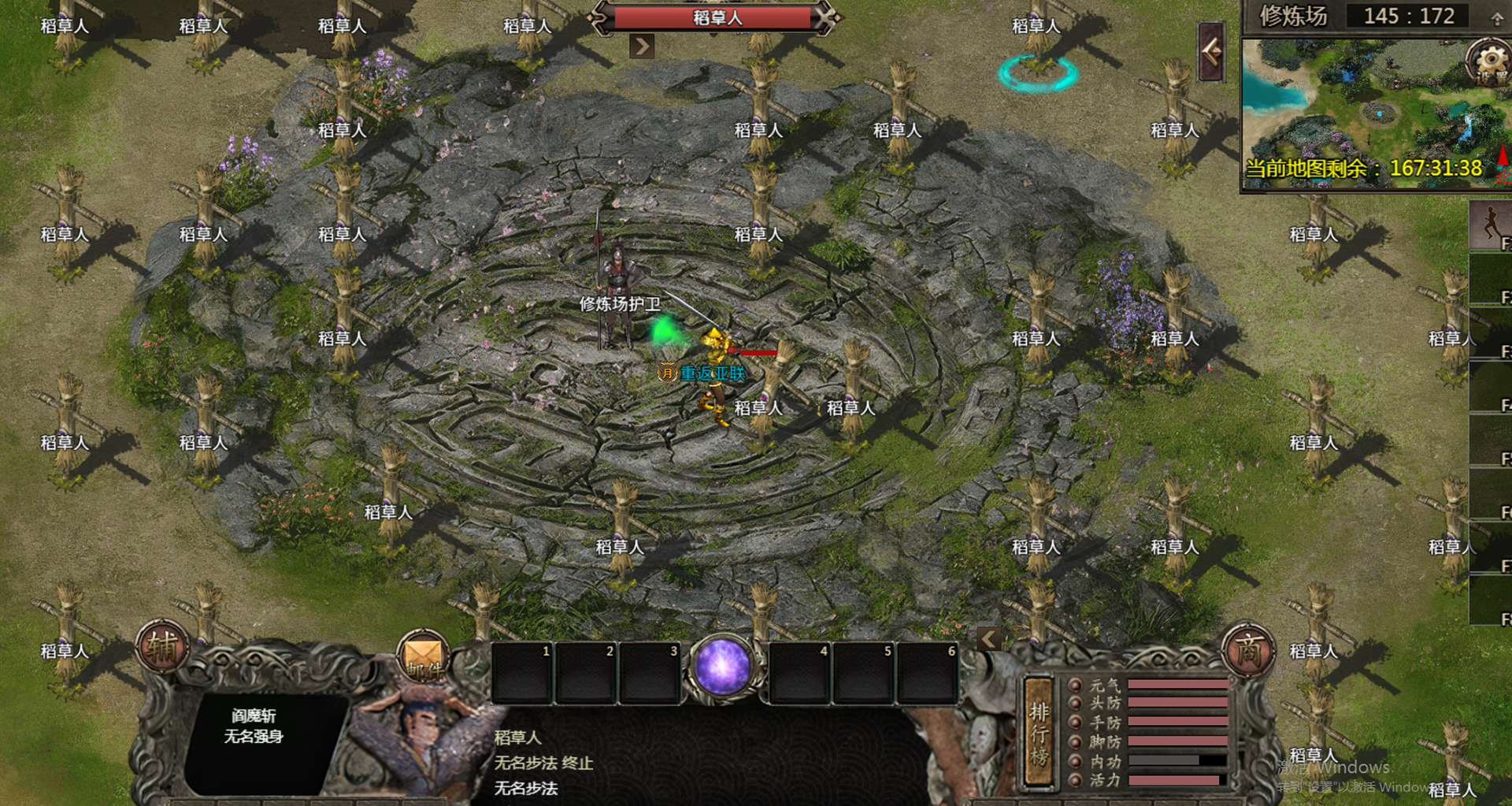Open the 邮件 mail envelope
Viewport: 1512px width, 806px height.
pos(424,656)
